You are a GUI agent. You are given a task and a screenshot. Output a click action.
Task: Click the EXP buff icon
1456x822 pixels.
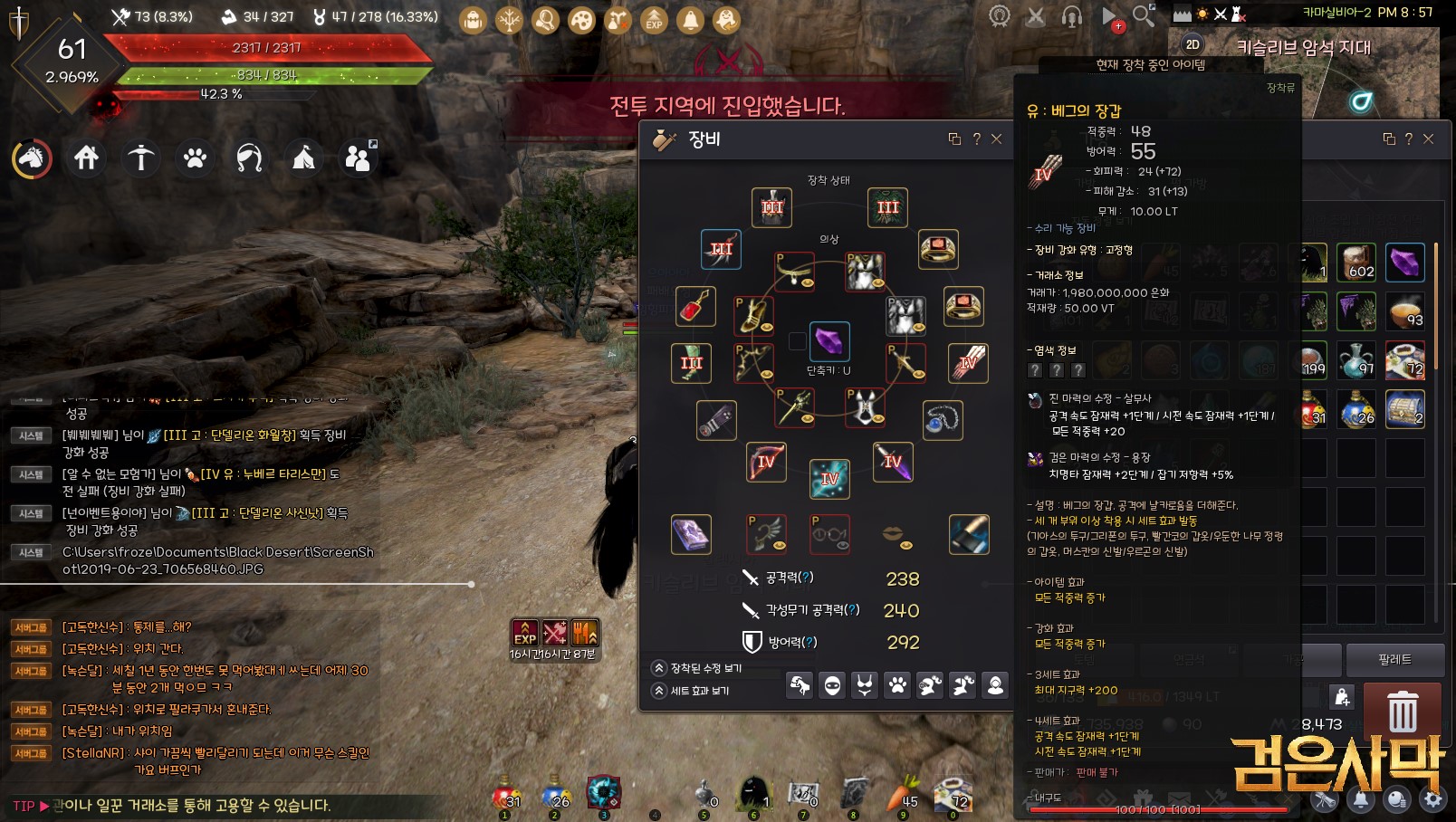point(525,633)
